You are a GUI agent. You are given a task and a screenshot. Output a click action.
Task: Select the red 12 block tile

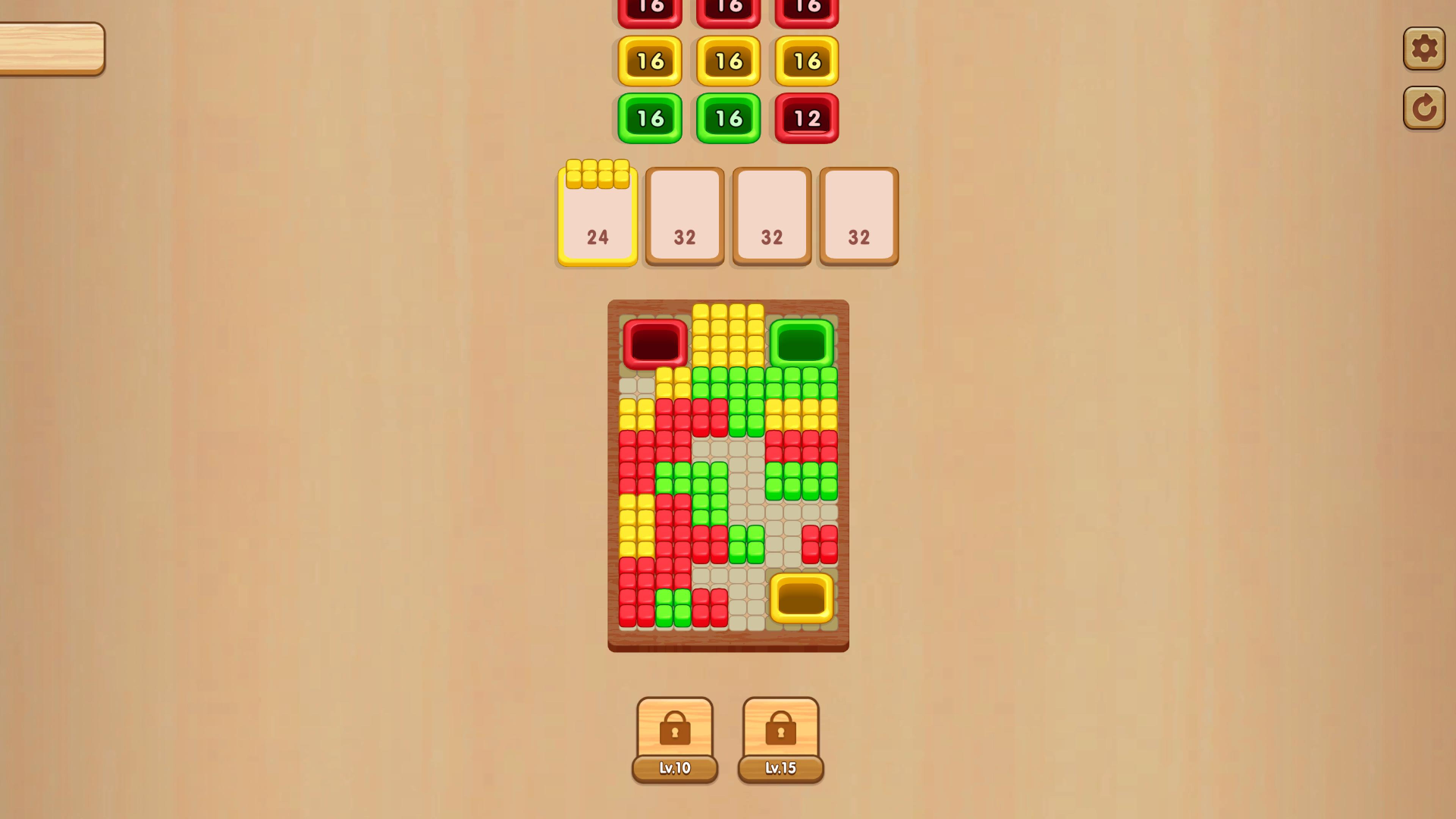click(x=806, y=118)
